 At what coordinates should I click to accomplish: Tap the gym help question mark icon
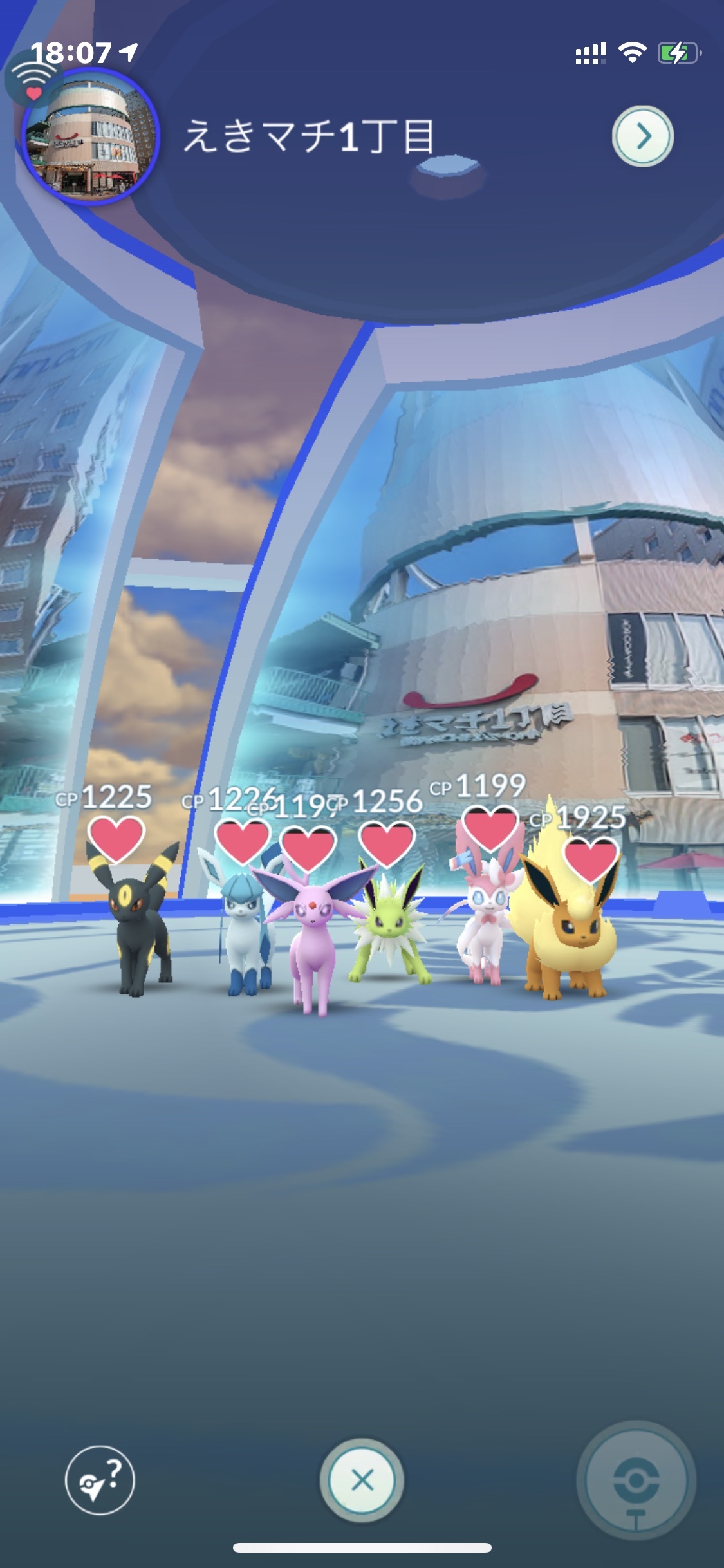click(x=100, y=1480)
